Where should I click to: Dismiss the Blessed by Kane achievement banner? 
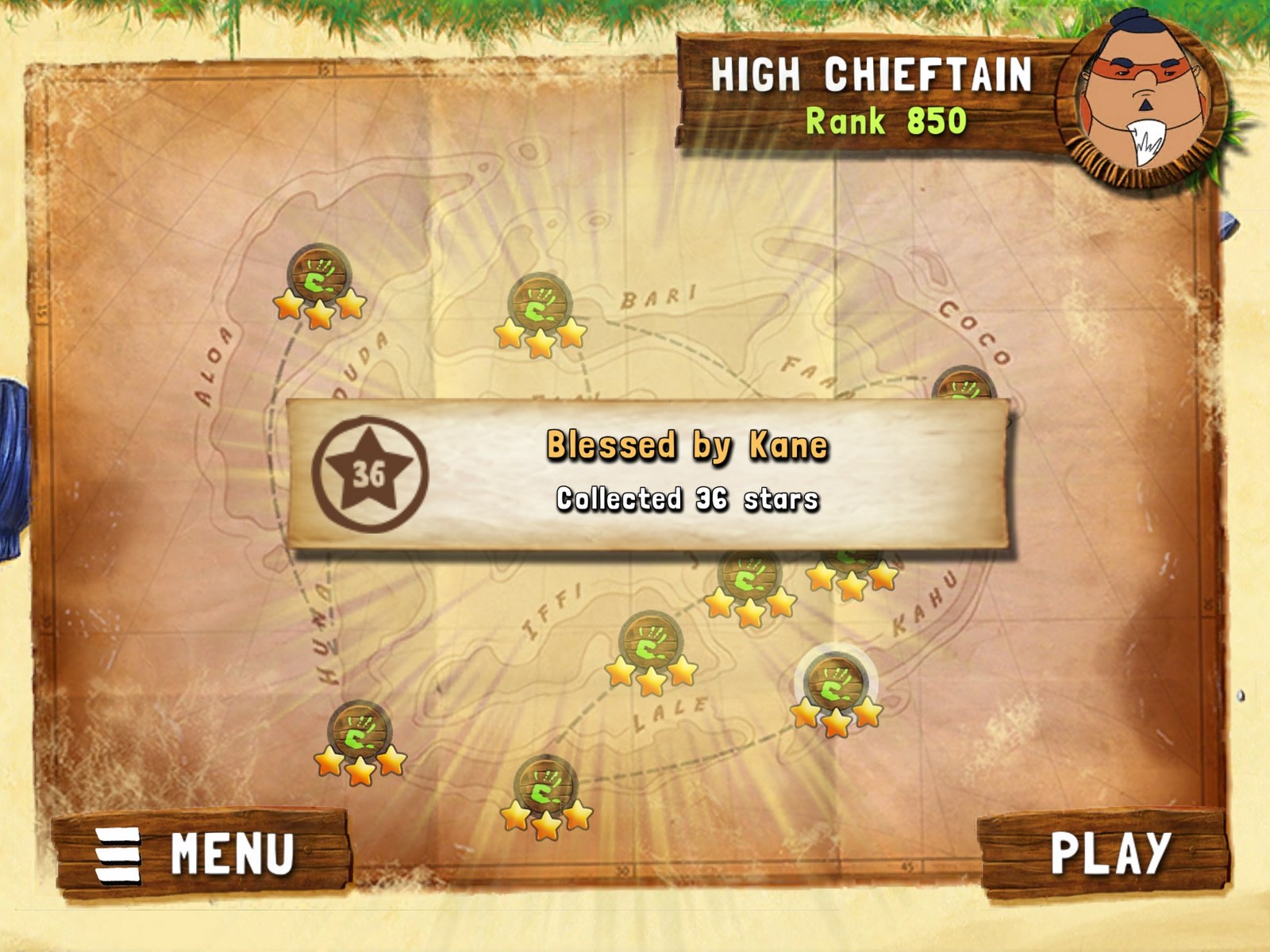tap(648, 474)
